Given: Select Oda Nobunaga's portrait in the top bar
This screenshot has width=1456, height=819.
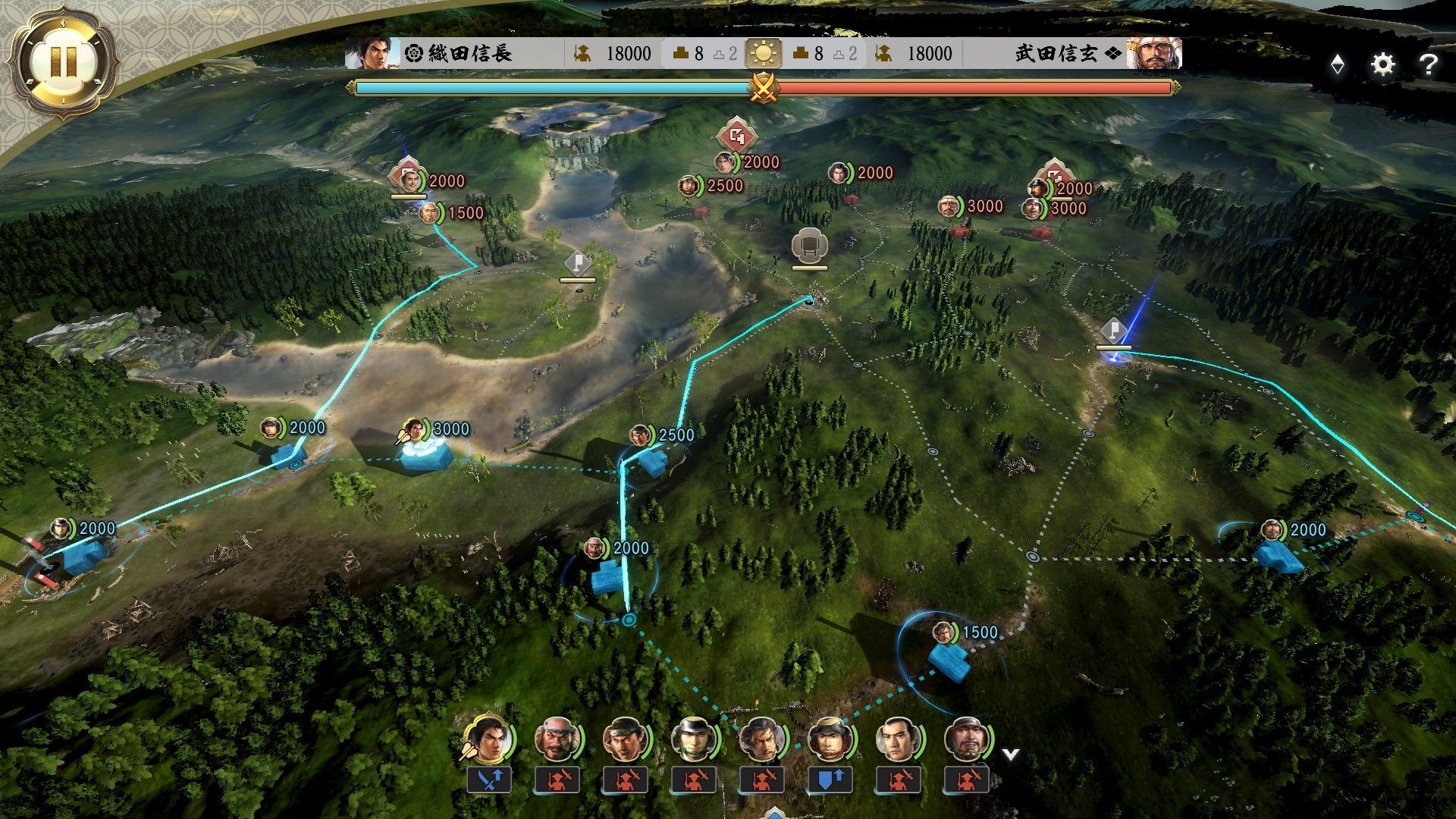Looking at the screenshot, I should coord(369,53).
